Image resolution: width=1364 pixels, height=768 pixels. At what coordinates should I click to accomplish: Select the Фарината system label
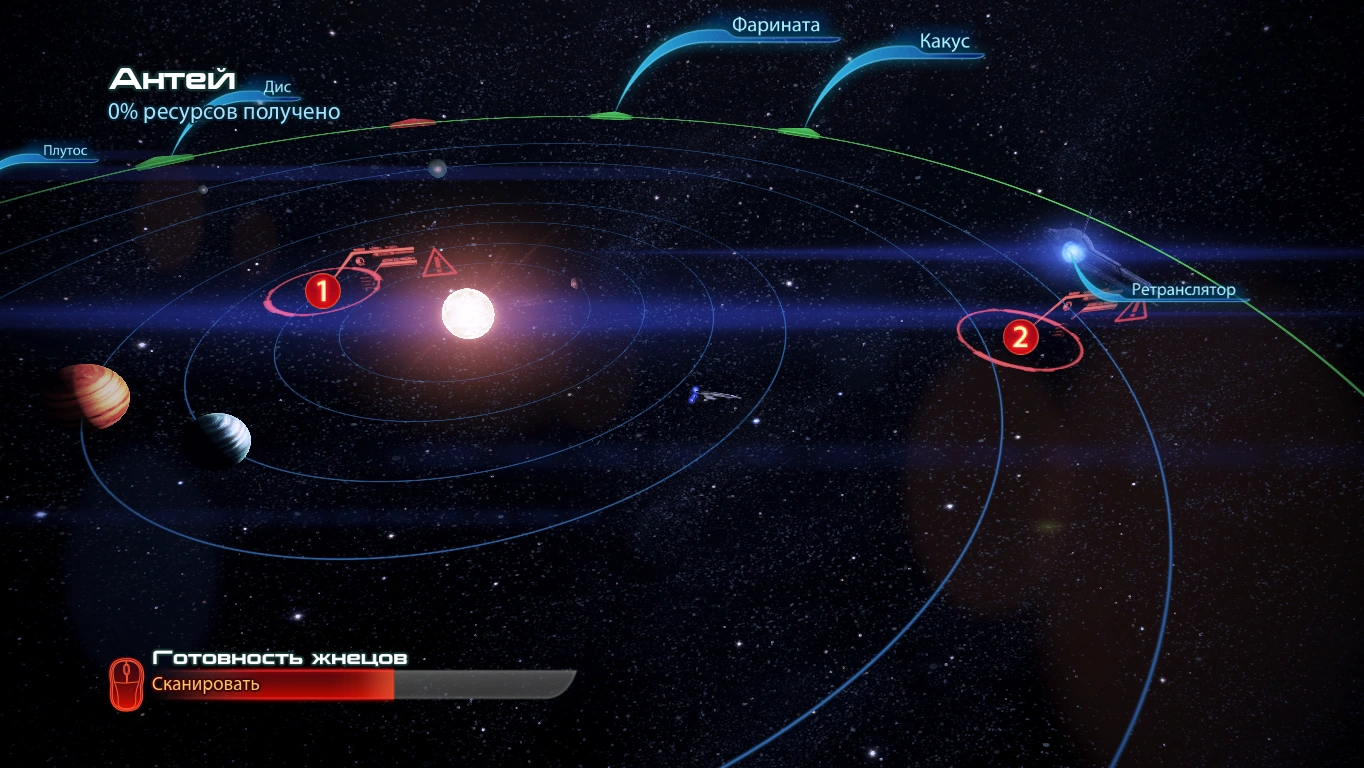pos(775,26)
